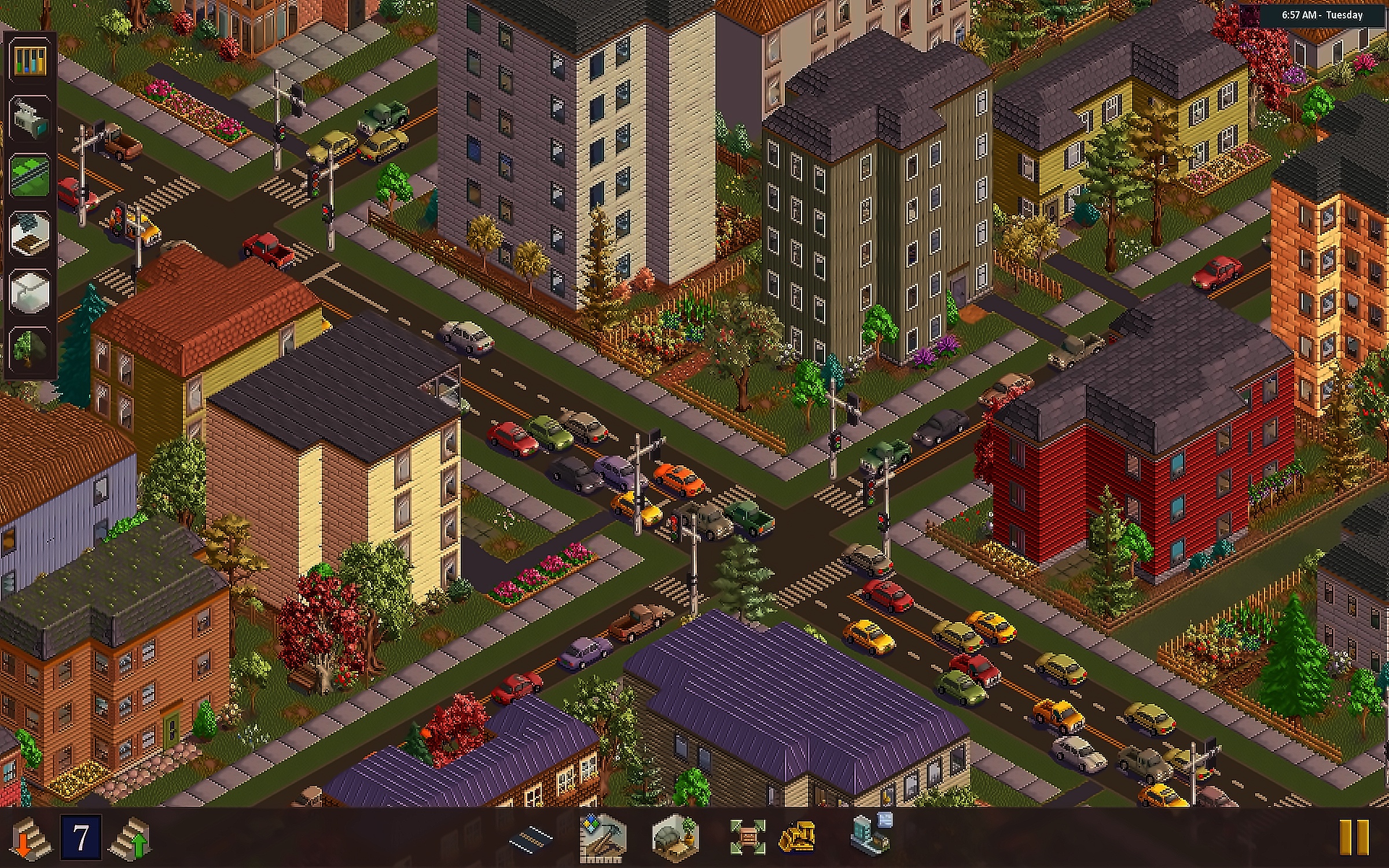Choose the move tool with green arrows

(747, 837)
